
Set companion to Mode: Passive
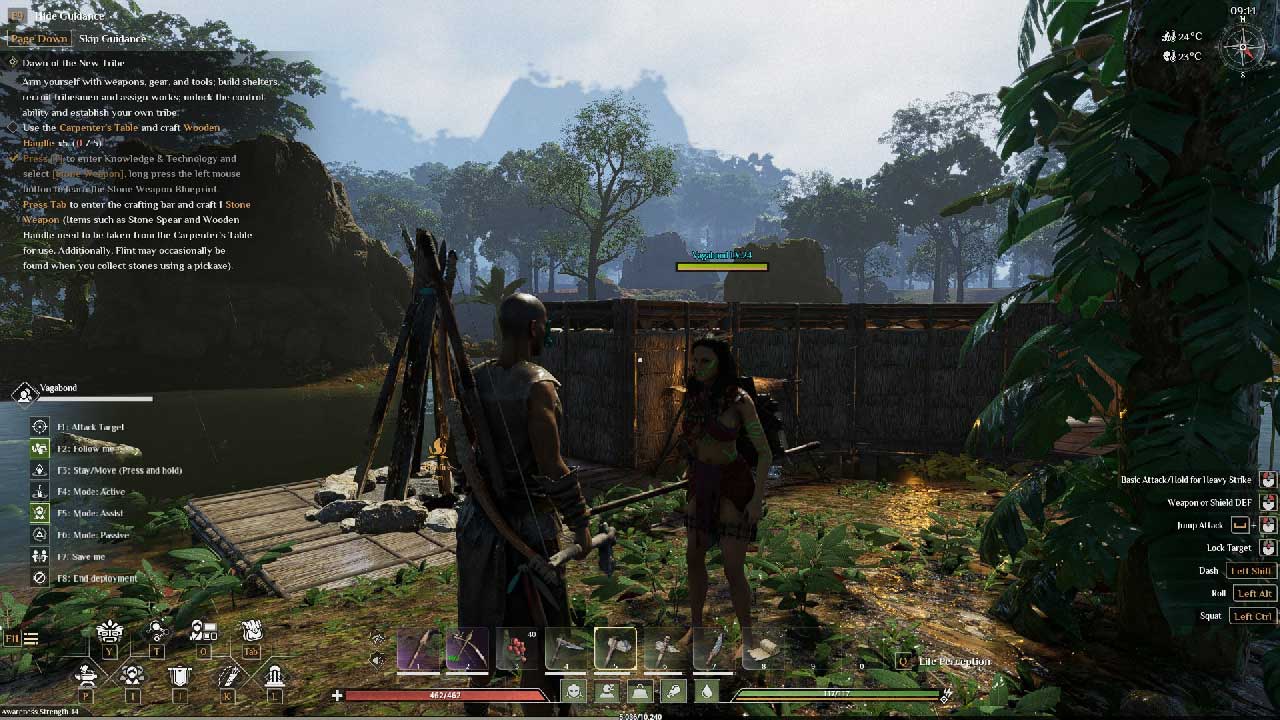point(40,535)
